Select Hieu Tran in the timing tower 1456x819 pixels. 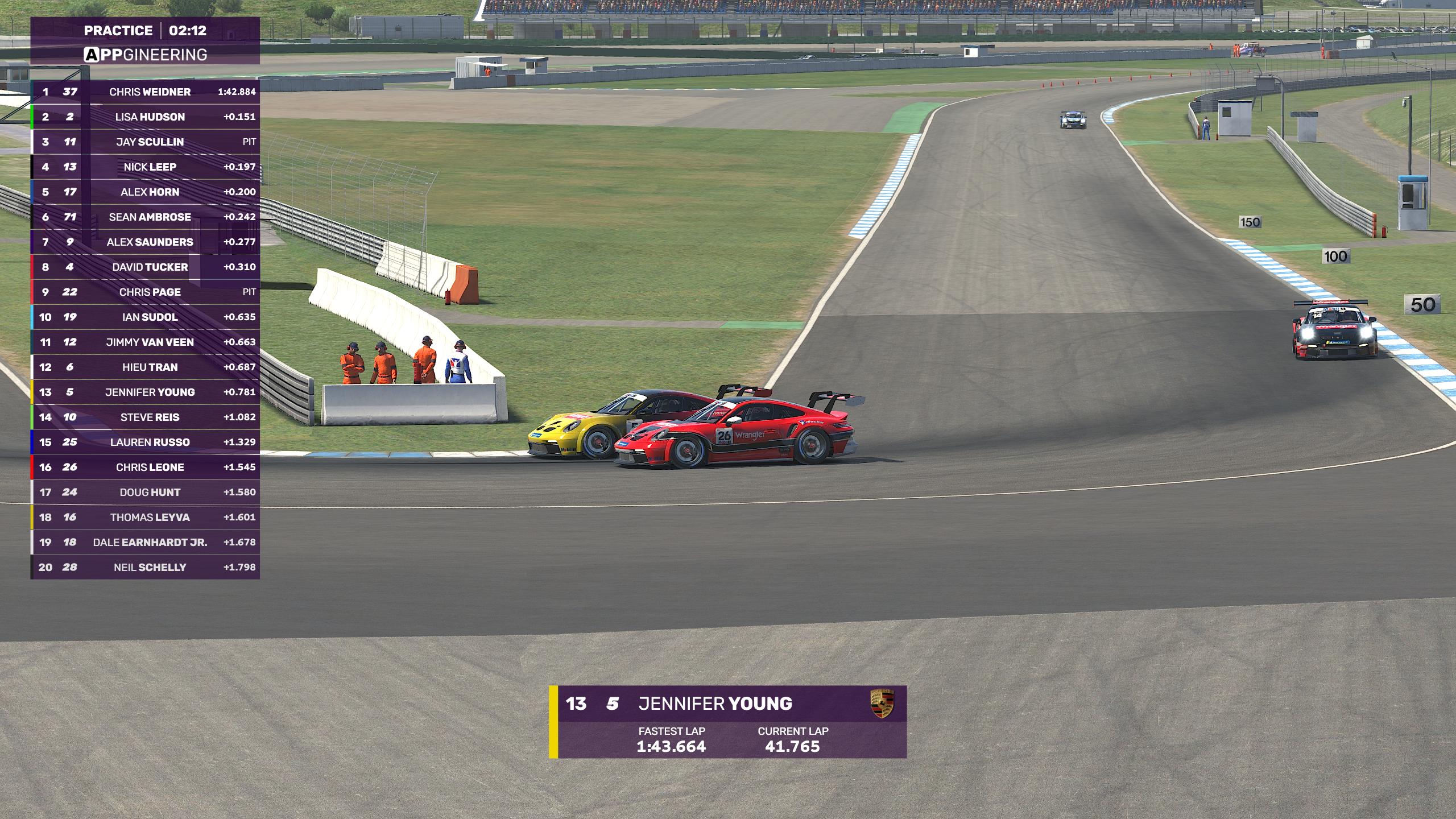click(x=150, y=367)
